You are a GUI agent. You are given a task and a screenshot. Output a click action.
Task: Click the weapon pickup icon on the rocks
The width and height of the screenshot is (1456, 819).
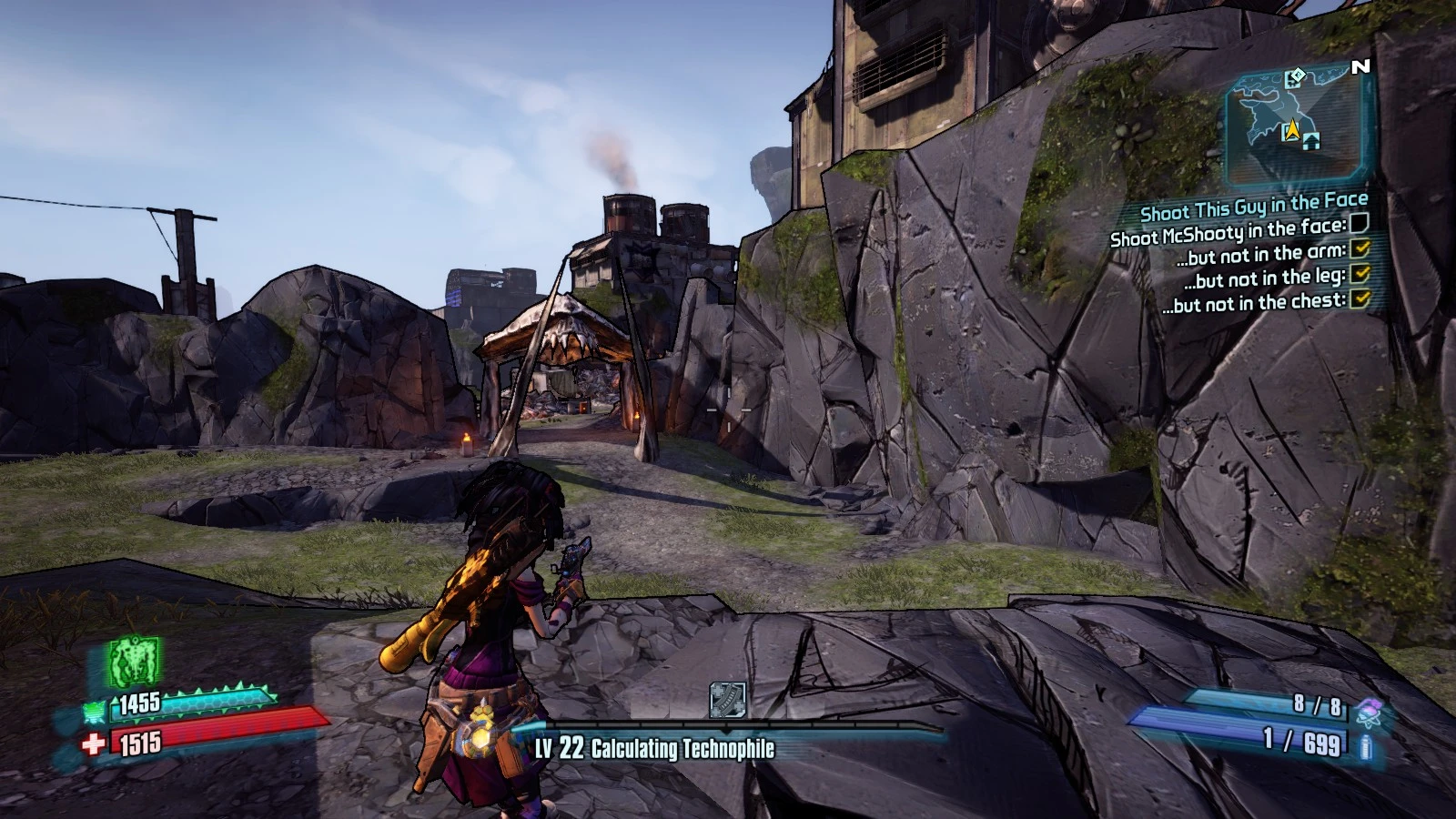tap(728, 699)
